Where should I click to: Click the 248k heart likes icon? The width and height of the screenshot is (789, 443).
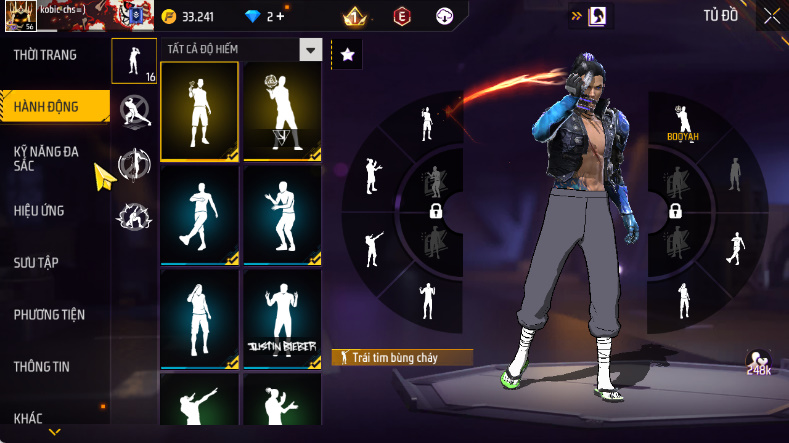coord(759,364)
